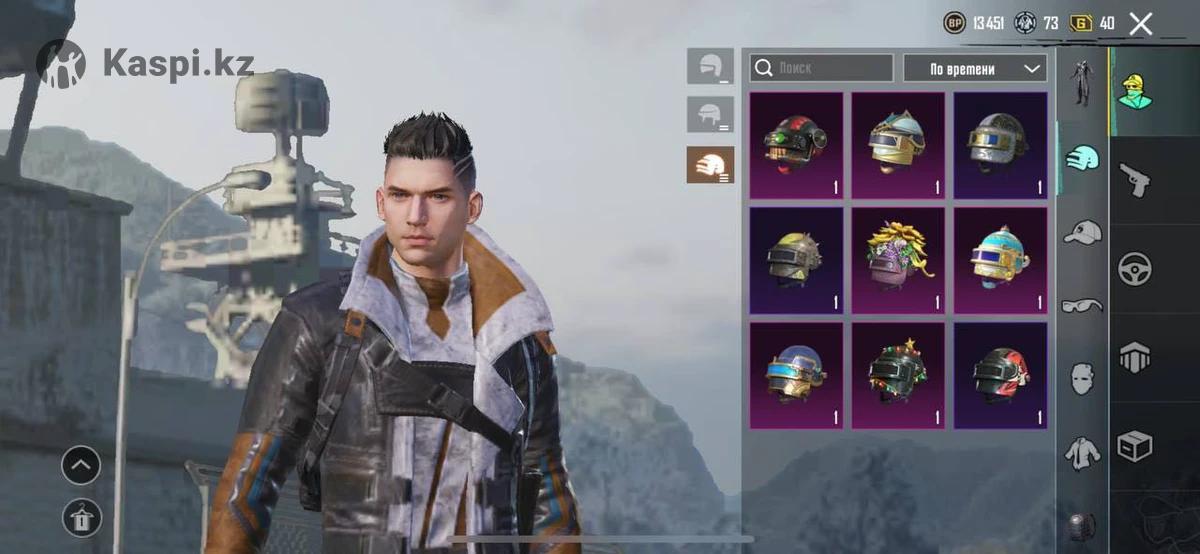The height and width of the screenshot is (554, 1200).
Task: Switch to the level 3 helmet filter
Action: click(x=710, y=164)
